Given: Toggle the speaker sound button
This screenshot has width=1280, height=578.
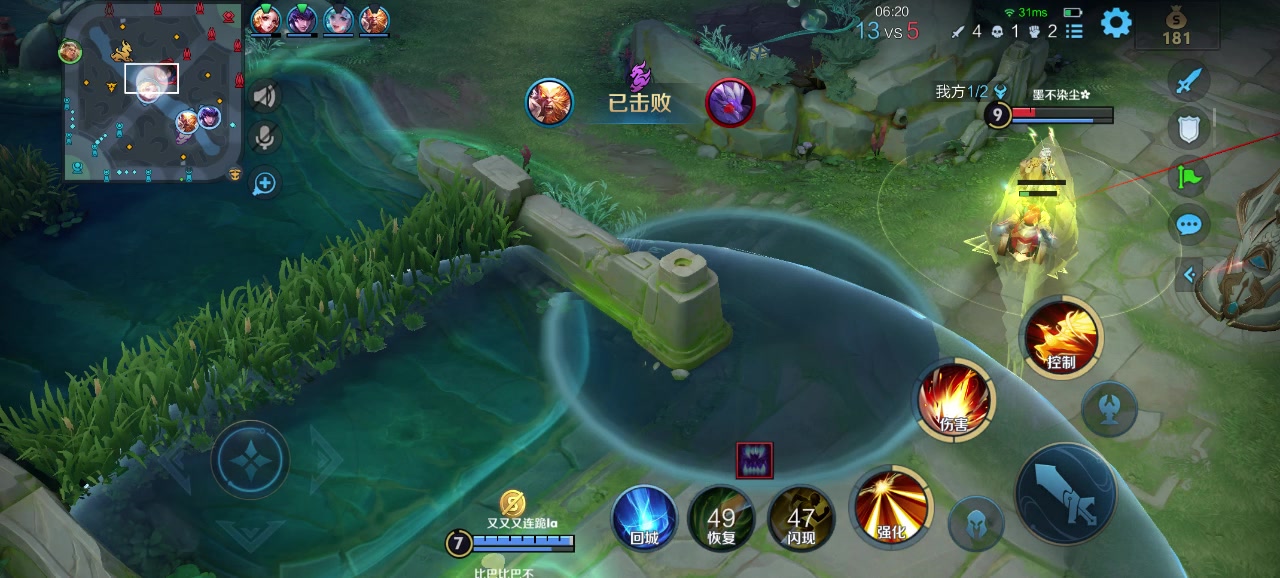Looking at the screenshot, I should 265,96.
